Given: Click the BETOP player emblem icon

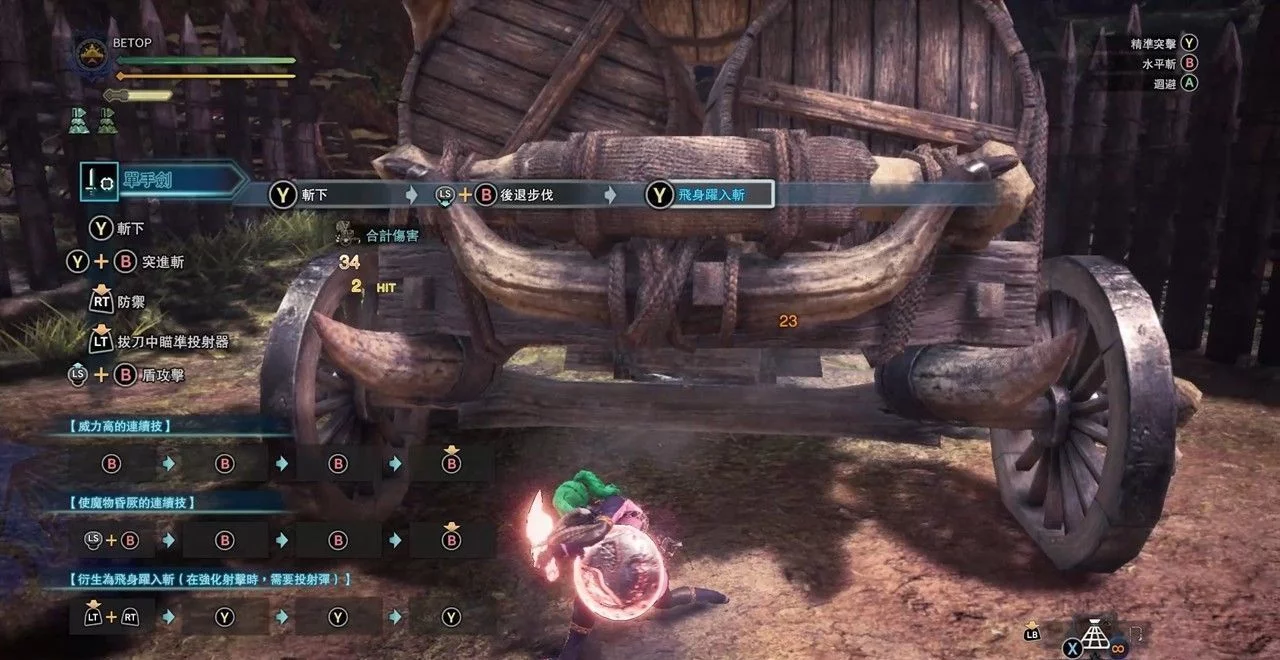Looking at the screenshot, I should point(92,55).
